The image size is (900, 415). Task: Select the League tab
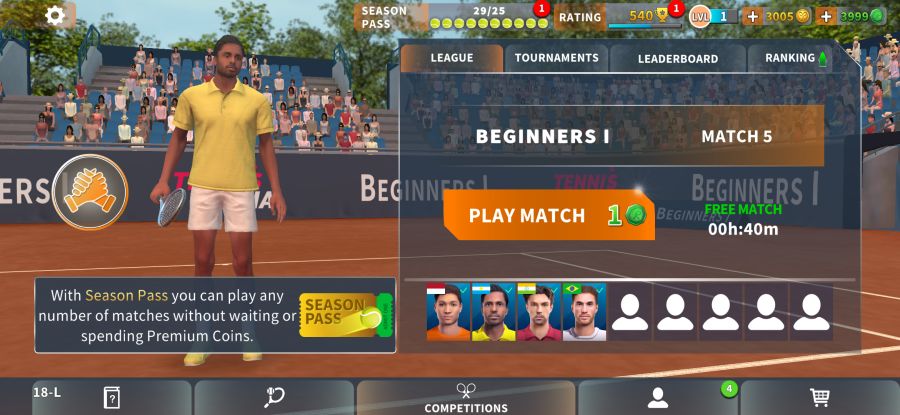coord(451,58)
